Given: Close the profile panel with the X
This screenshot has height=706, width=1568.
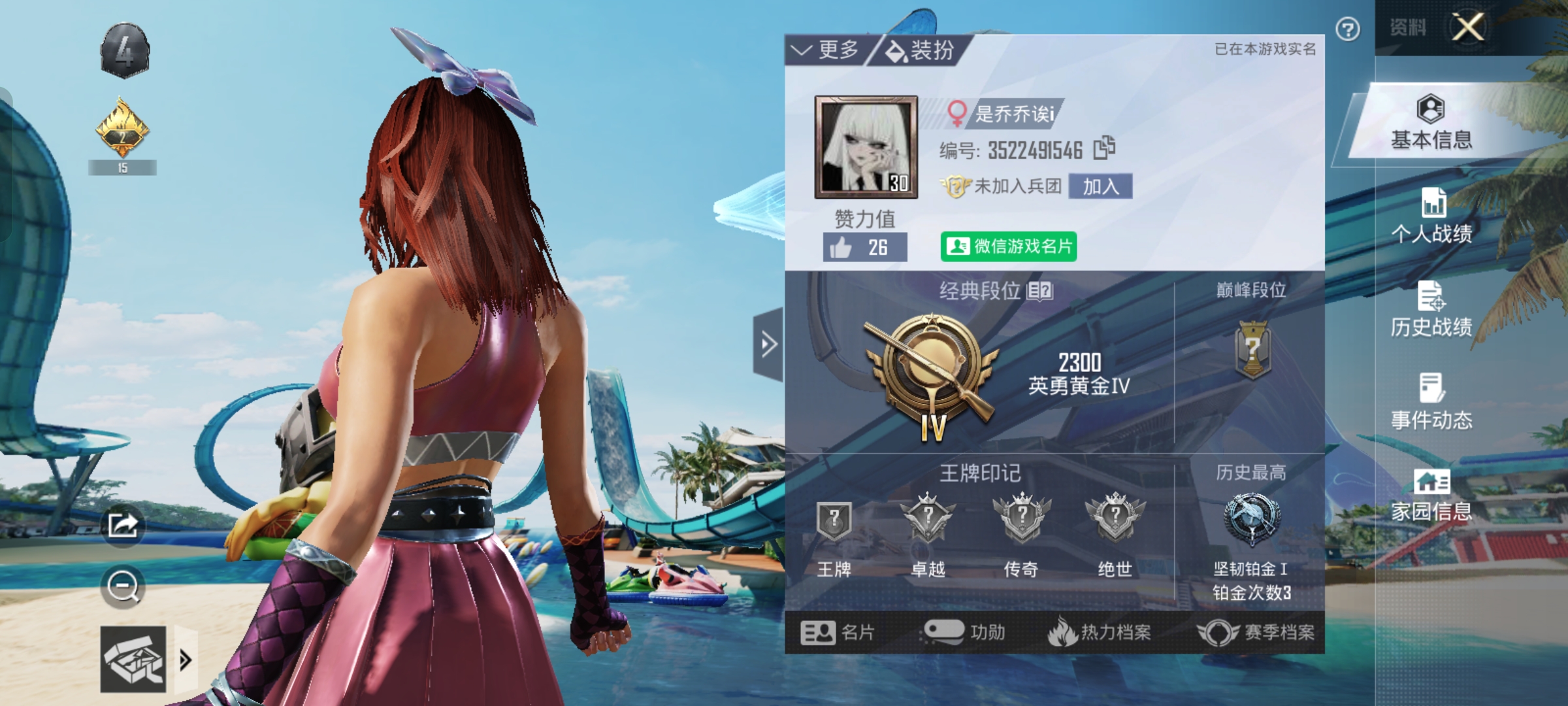Looking at the screenshot, I should tap(1467, 28).
